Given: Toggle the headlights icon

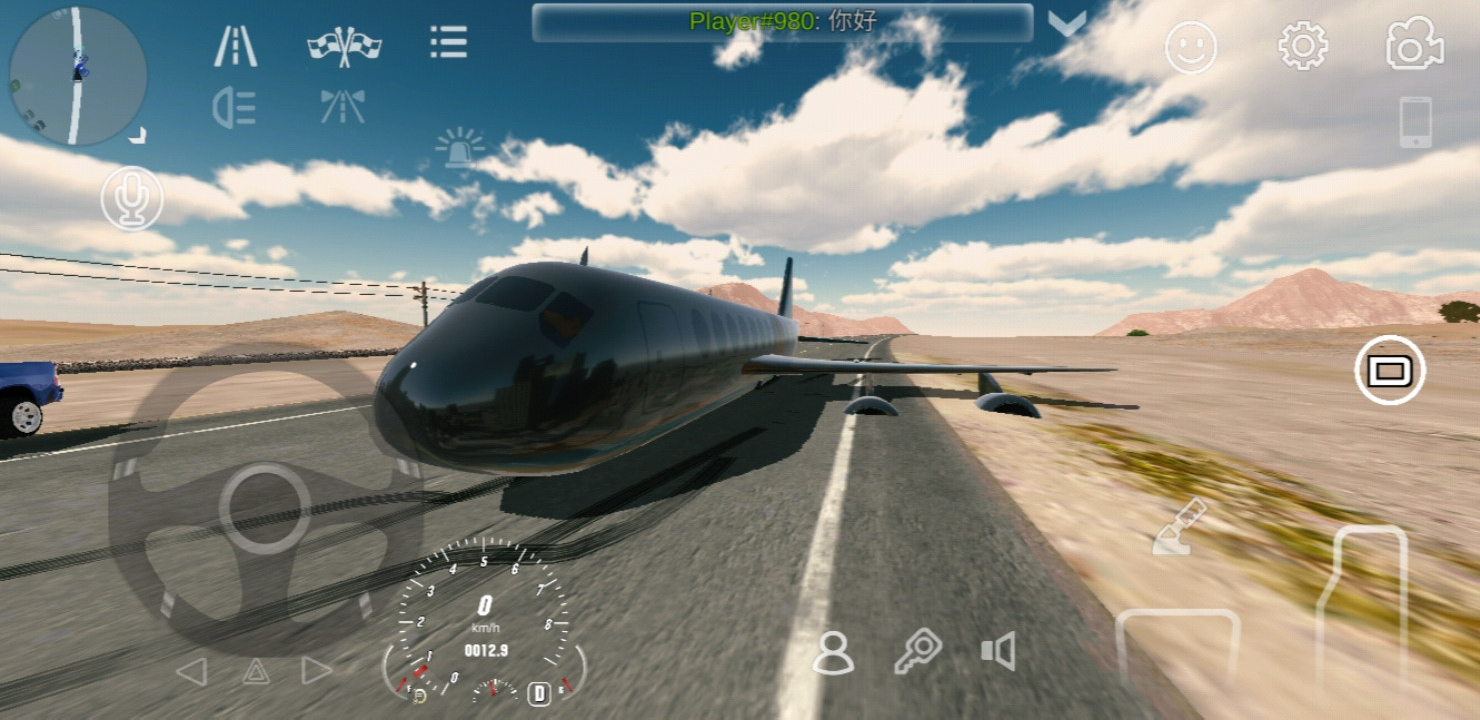Looking at the screenshot, I should 235,108.
